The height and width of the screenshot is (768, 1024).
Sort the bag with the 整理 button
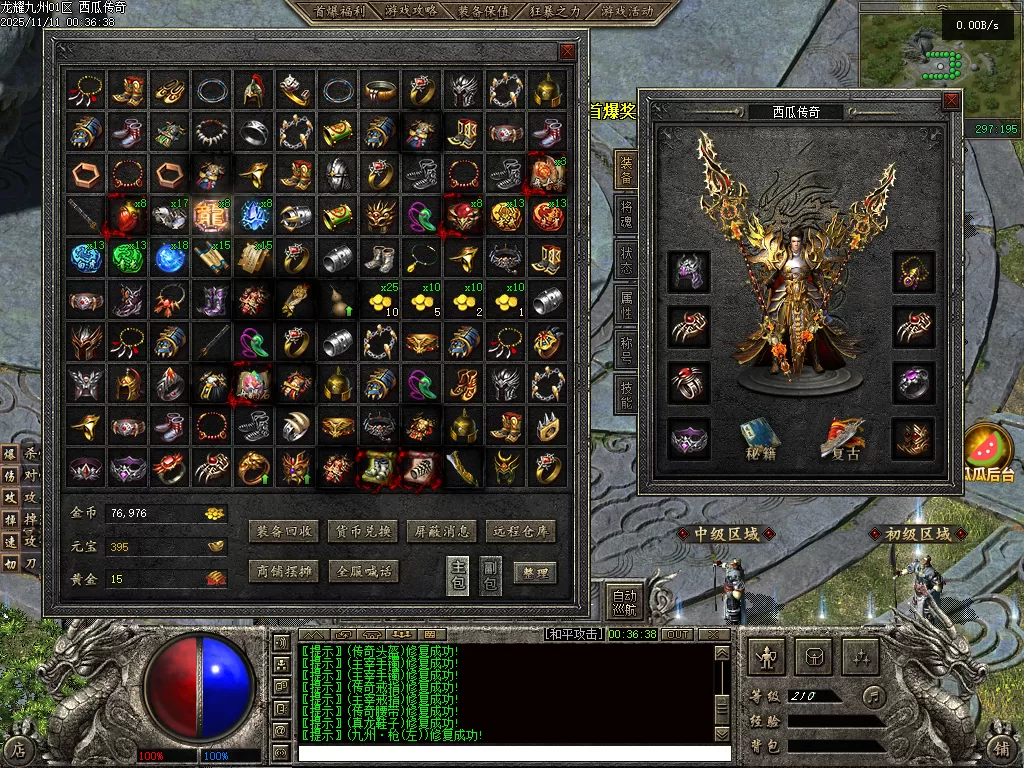pyautogui.click(x=535, y=573)
